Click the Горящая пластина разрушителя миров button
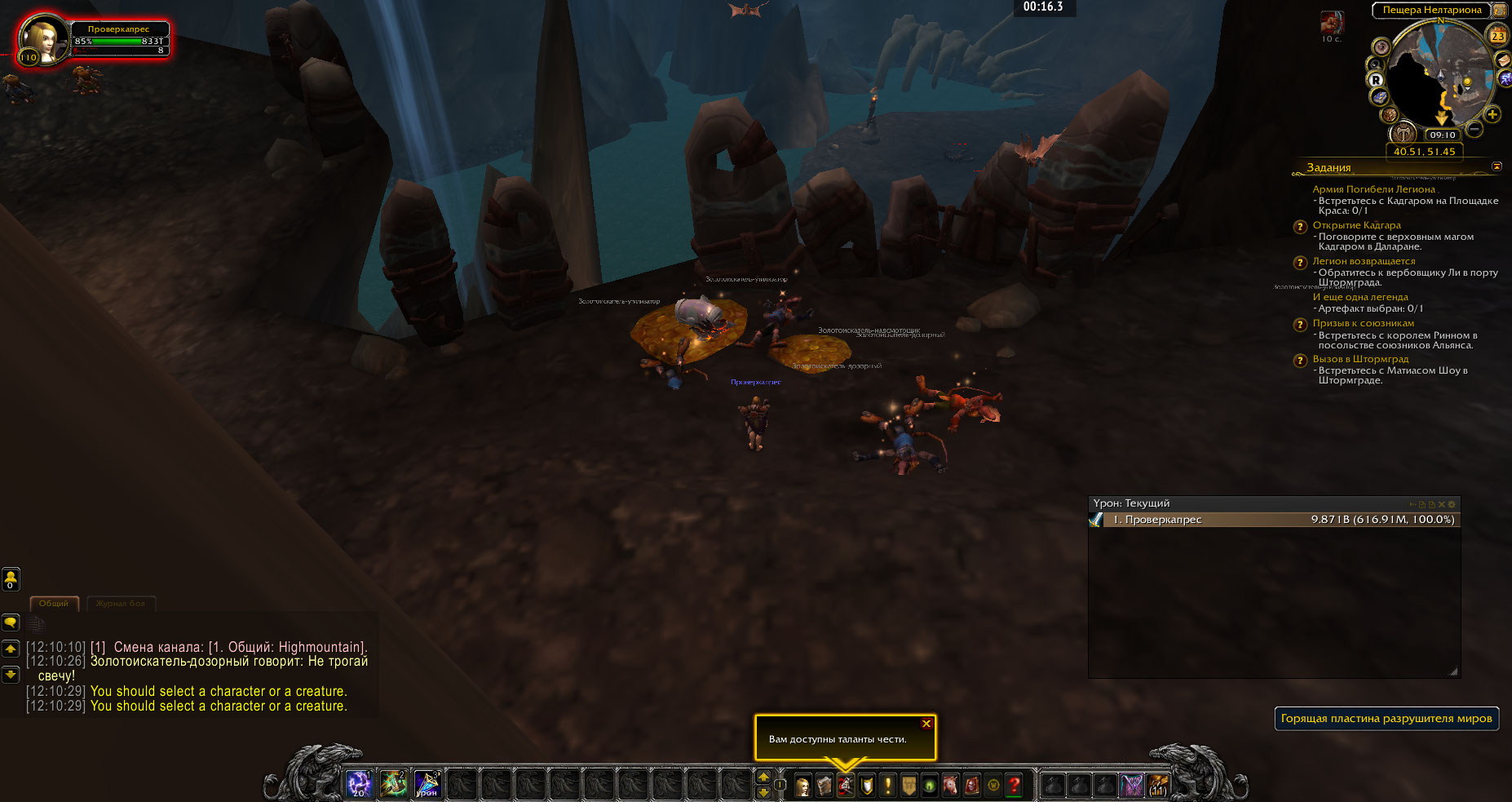The height and width of the screenshot is (802, 1512). 1386,719
